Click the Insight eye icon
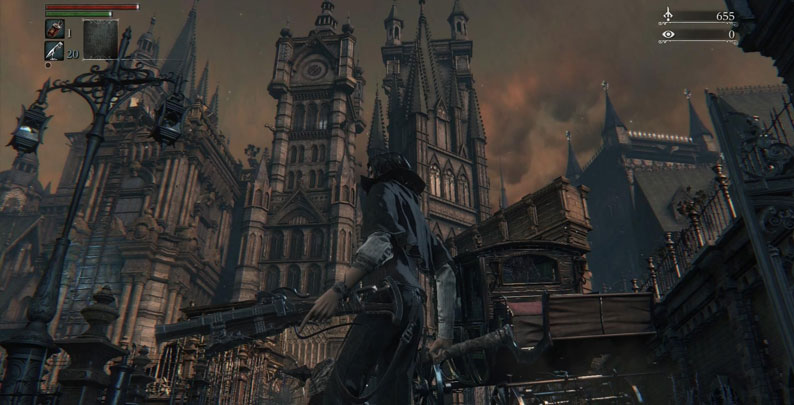794x405 pixels. [x=668, y=34]
